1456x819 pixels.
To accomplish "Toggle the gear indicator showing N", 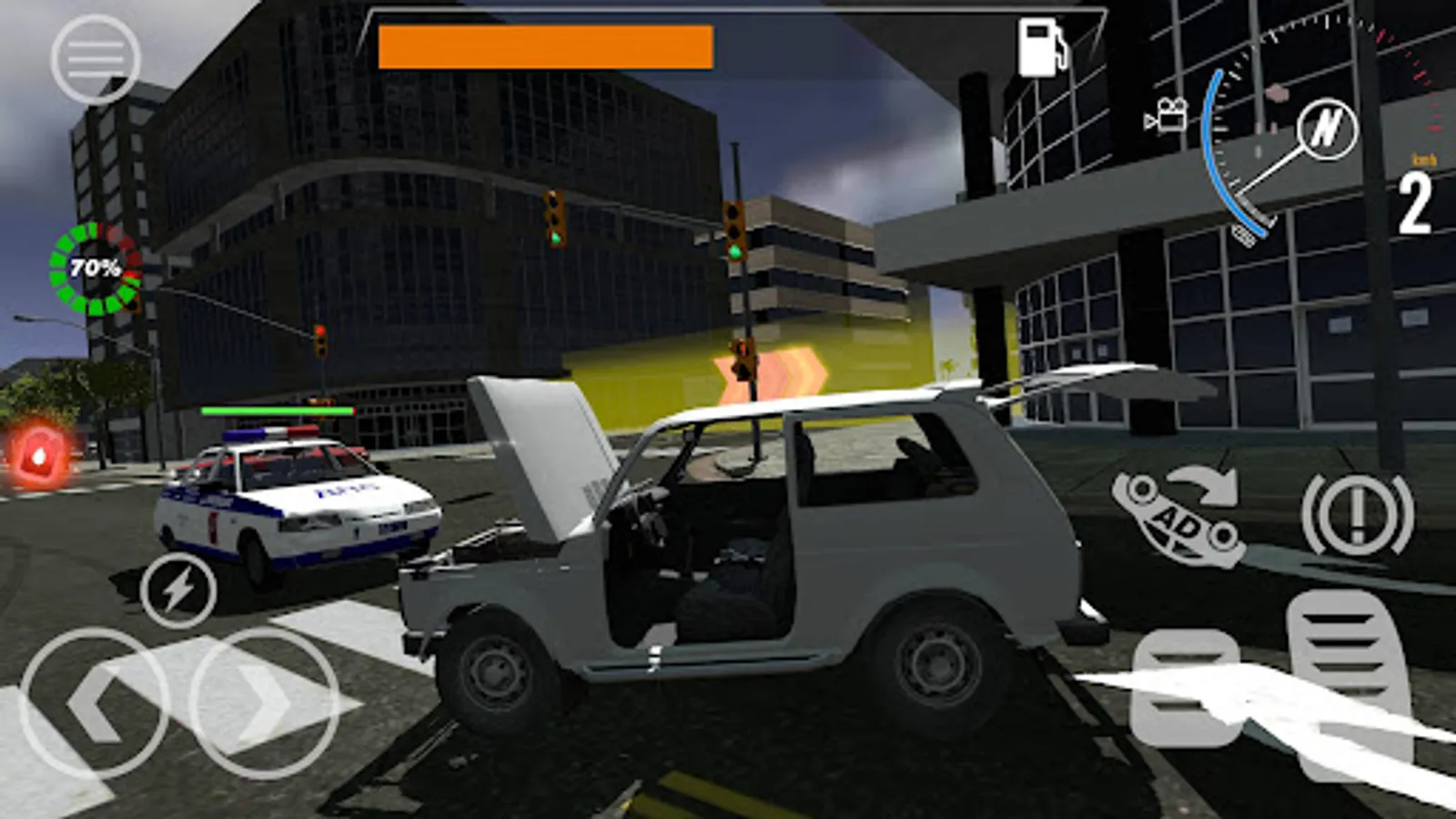I will point(1328,131).
